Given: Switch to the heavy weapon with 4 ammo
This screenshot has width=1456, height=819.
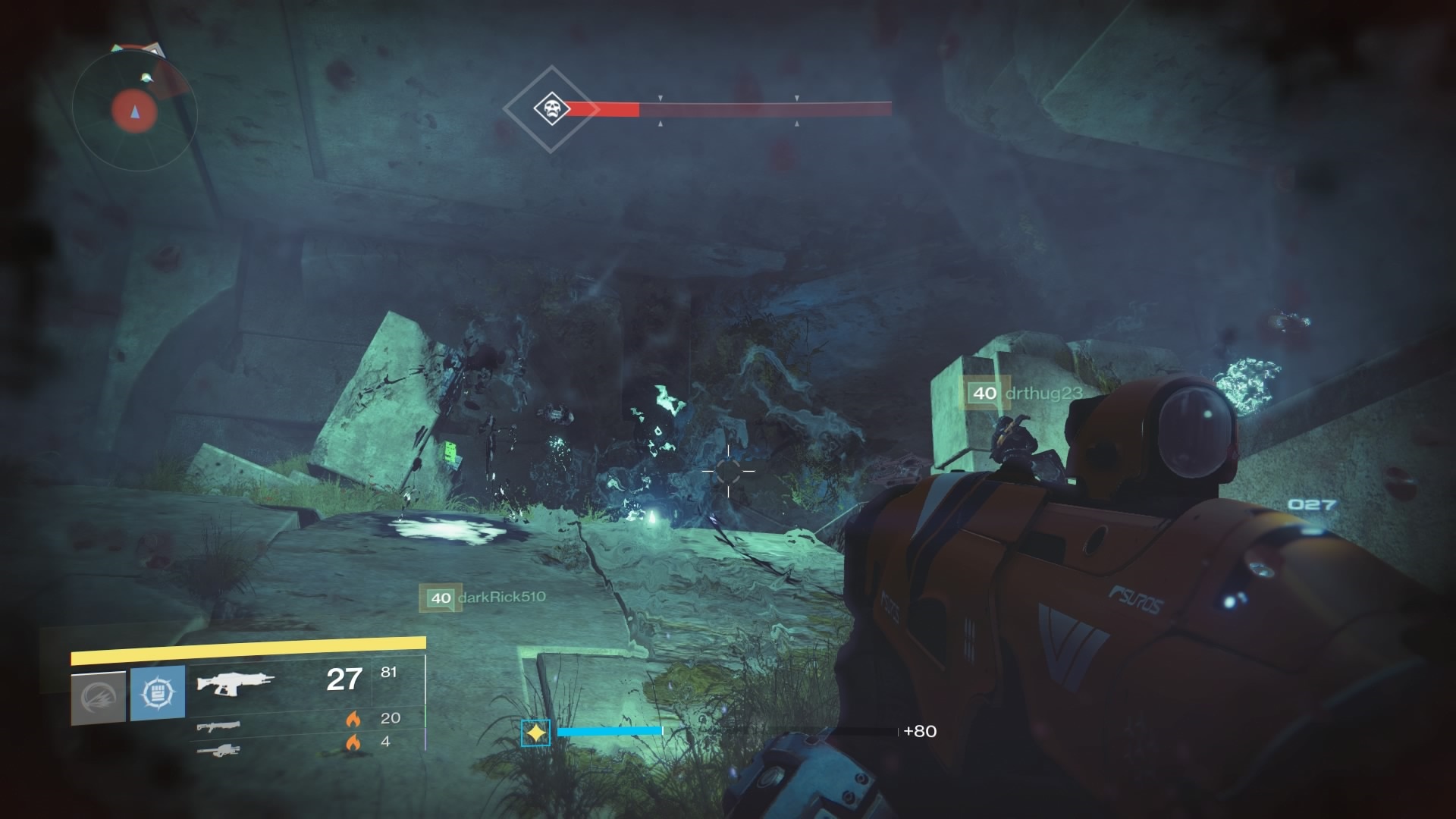Looking at the screenshot, I should pos(218,751).
